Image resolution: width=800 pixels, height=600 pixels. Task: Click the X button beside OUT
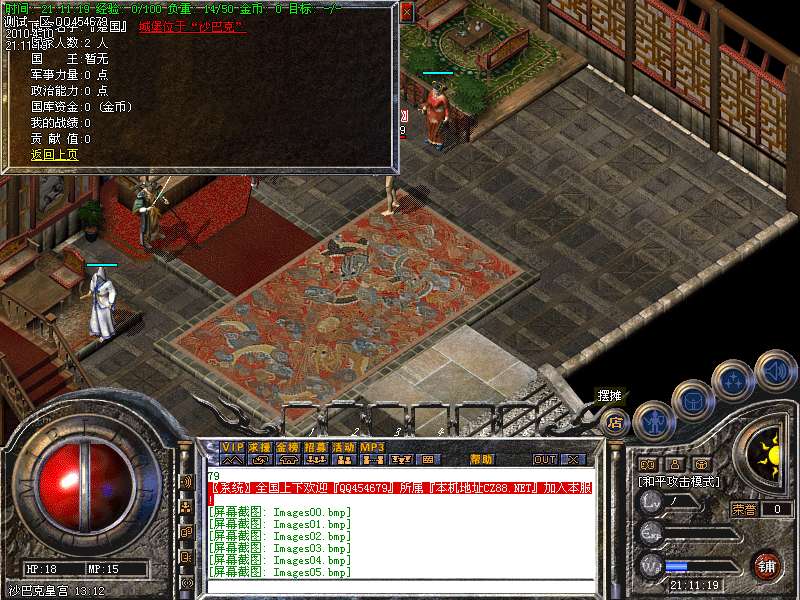[573, 460]
